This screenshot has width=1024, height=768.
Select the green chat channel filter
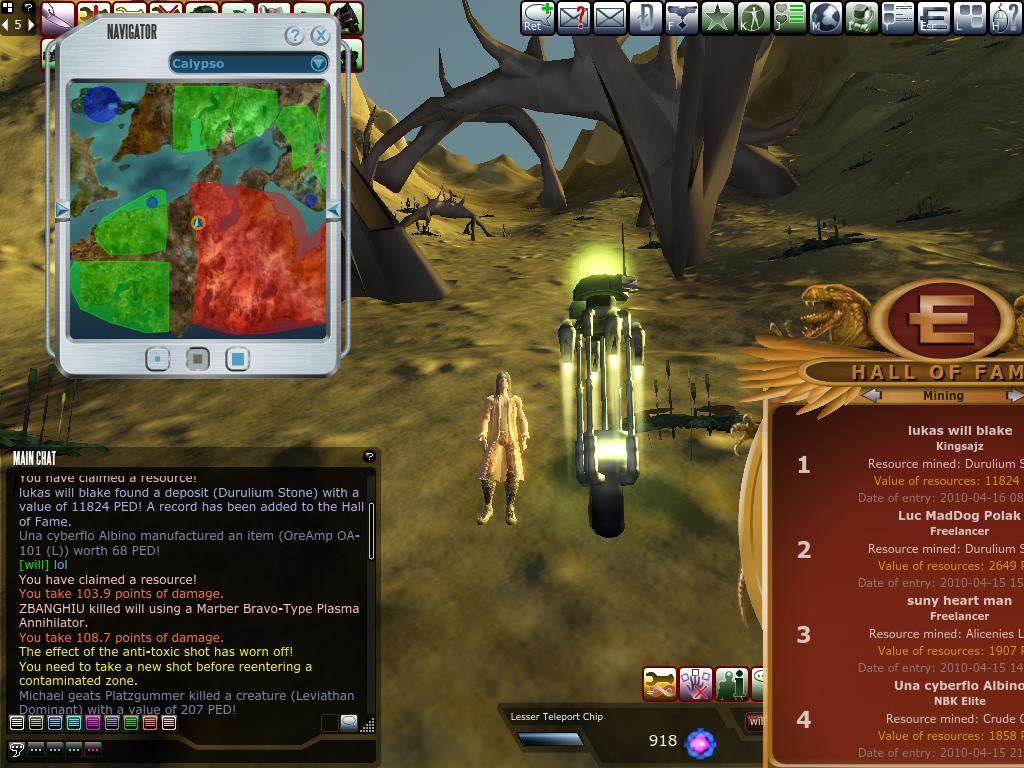(x=130, y=722)
